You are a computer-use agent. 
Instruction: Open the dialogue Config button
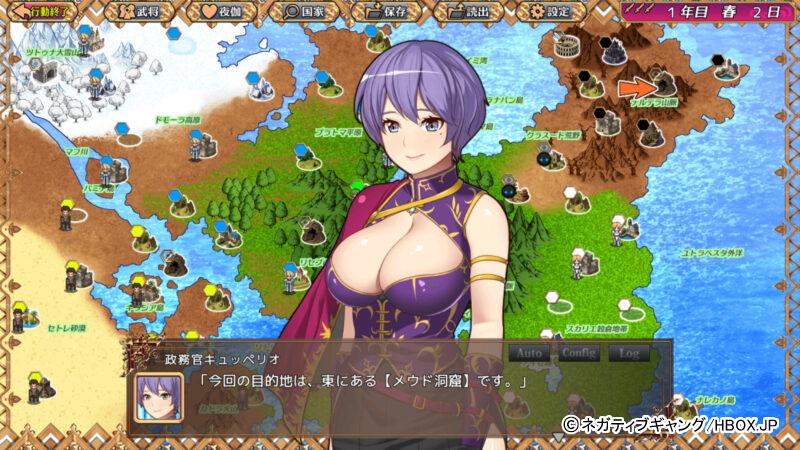[579, 353]
